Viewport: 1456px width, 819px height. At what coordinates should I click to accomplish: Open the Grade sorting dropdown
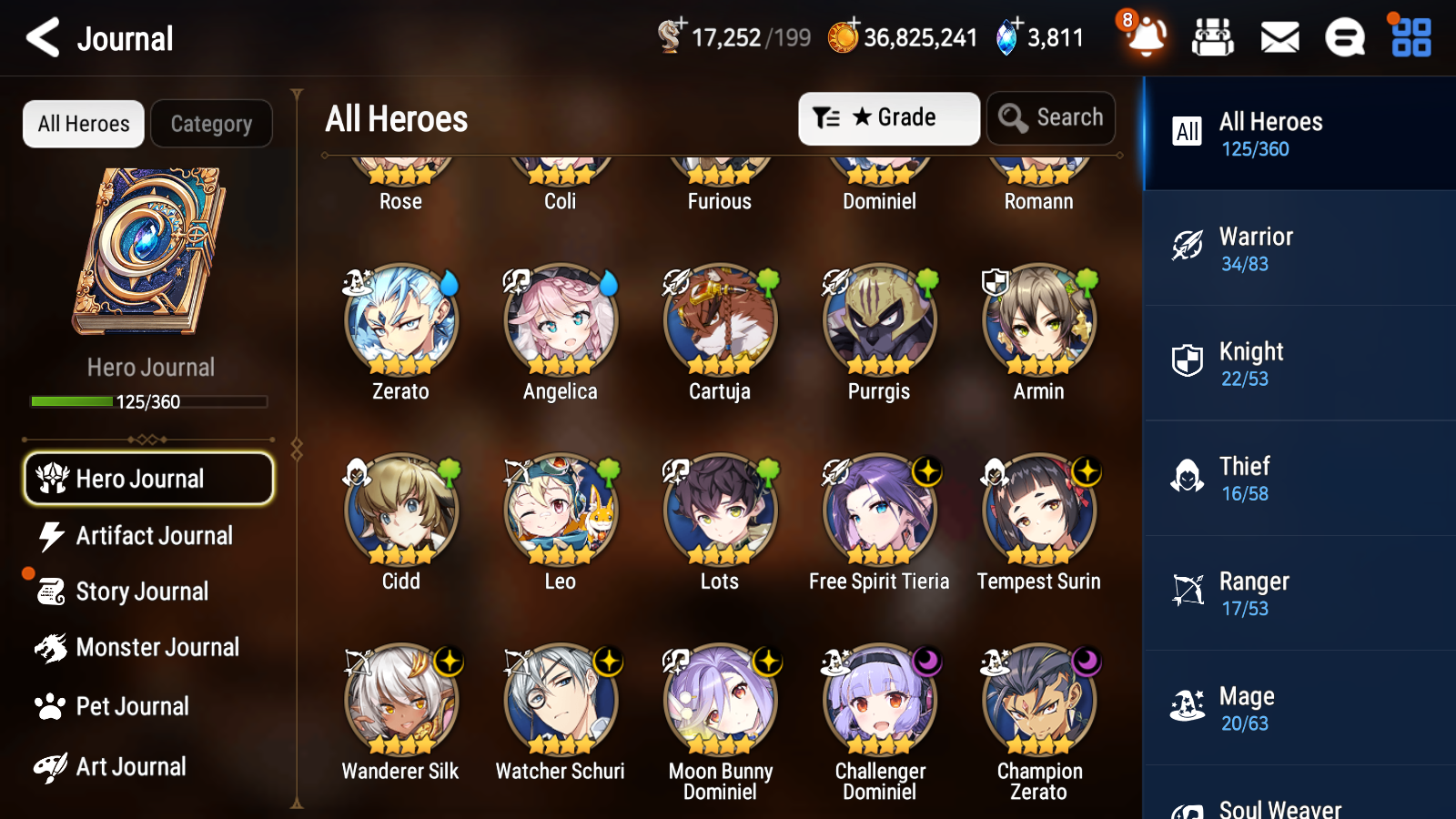[x=888, y=117]
